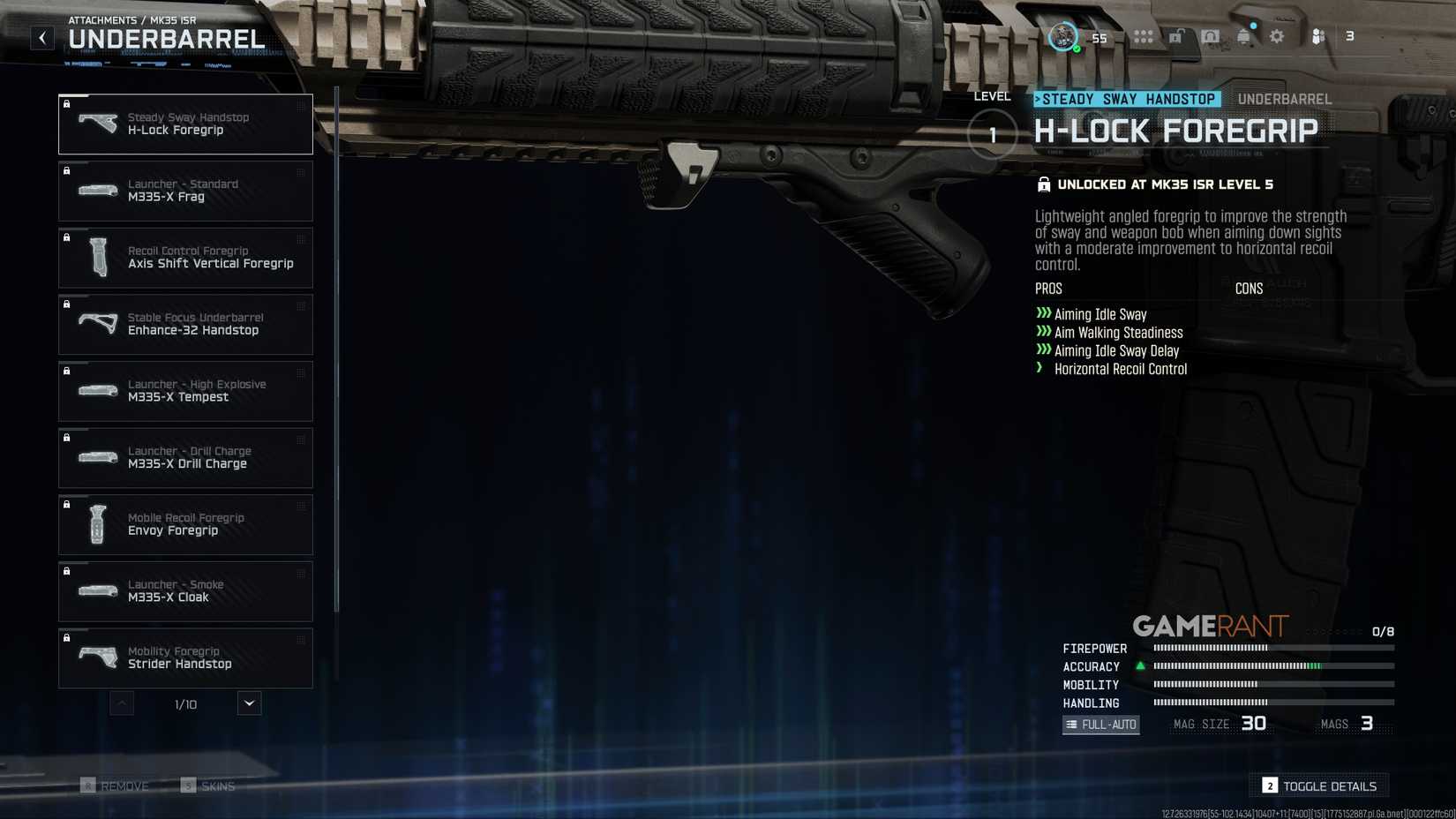Click the up chevron above the page counter

[x=121, y=703]
